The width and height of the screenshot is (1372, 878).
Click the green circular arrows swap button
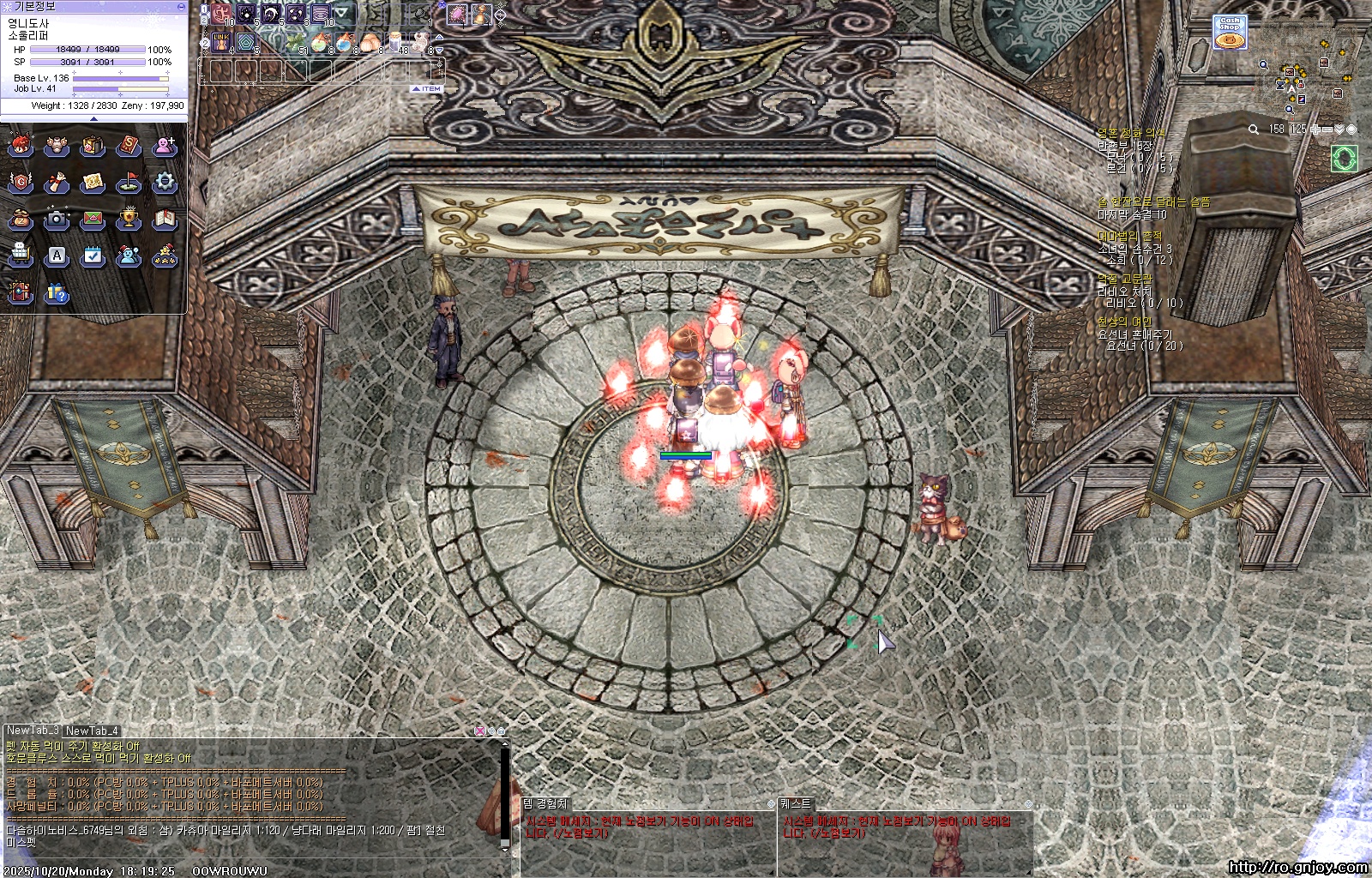coord(1344,159)
